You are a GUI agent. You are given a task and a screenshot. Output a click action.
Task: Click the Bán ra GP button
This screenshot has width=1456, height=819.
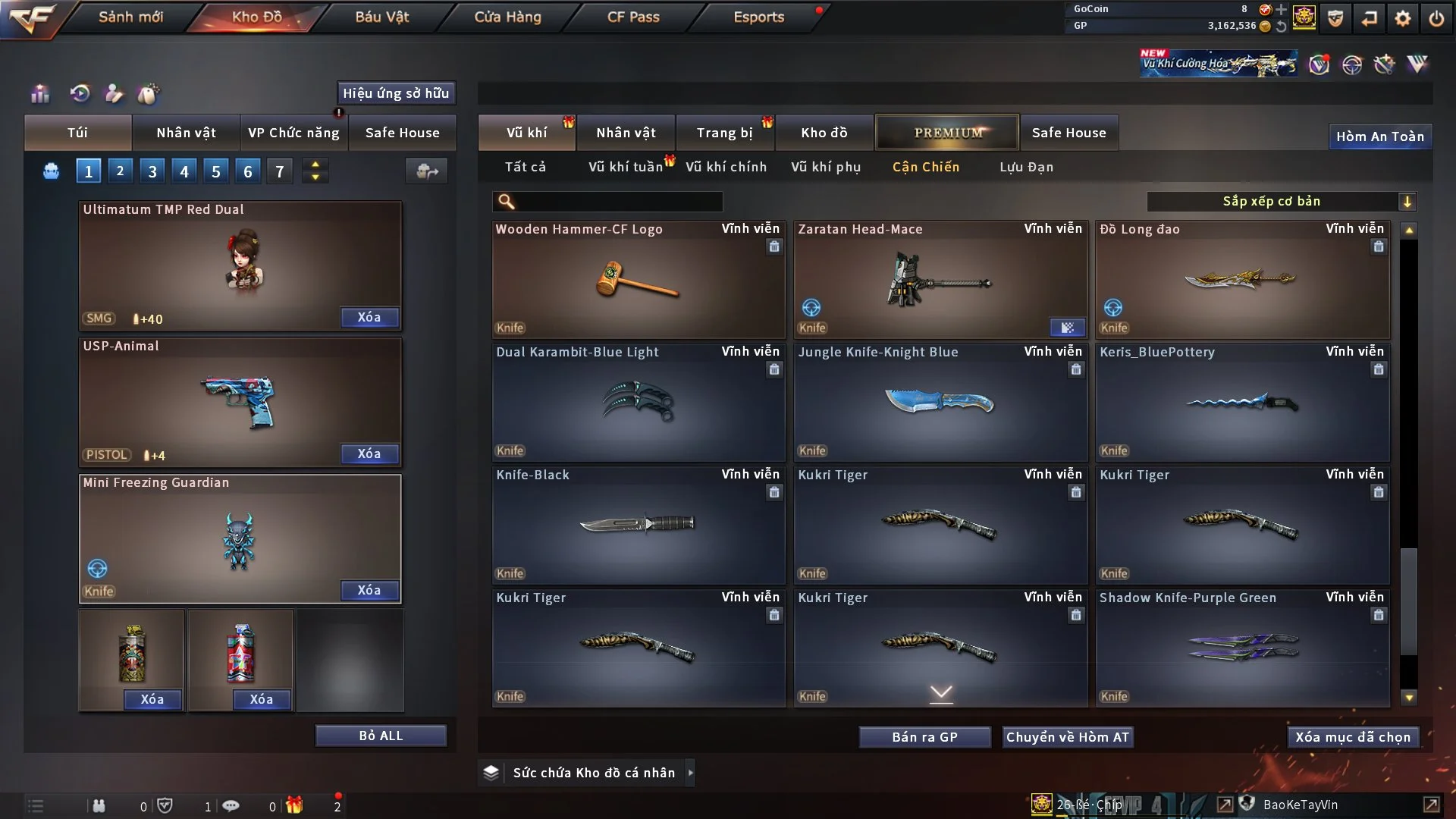[x=924, y=737]
